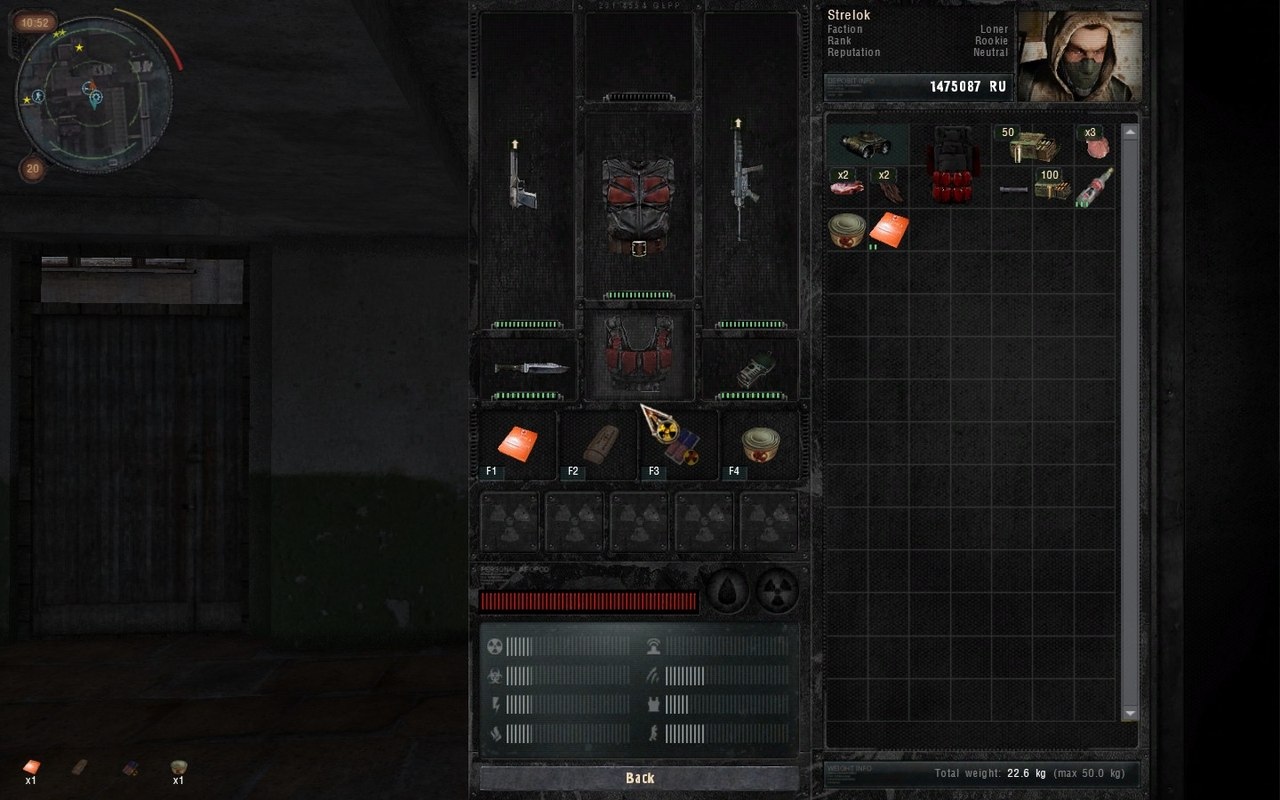Pick the x3 meat stack
The width and height of the screenshot is (1280, 800).
pos(1096,145)
